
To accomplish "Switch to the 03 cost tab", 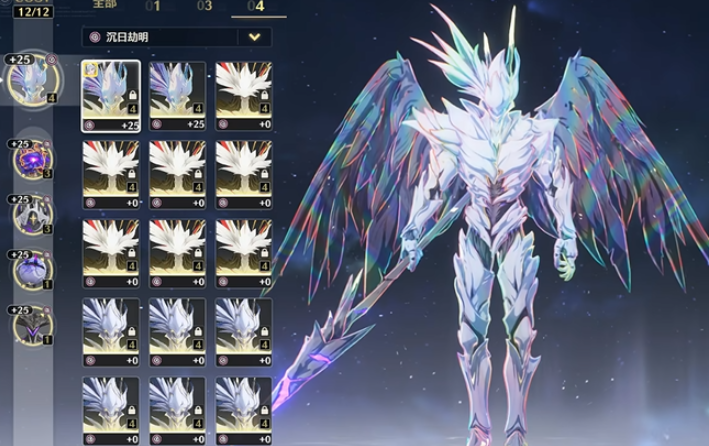I will (204, 6).
